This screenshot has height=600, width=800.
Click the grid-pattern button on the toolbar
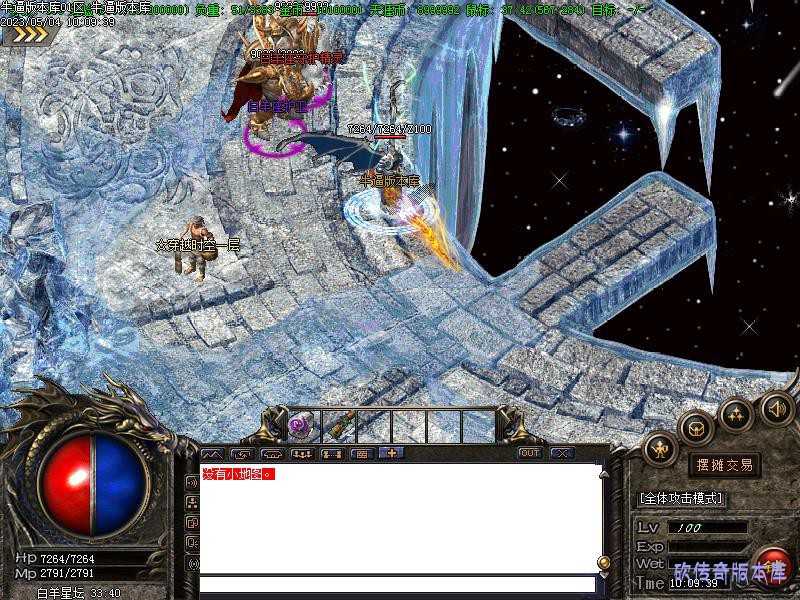coord(361,453)
